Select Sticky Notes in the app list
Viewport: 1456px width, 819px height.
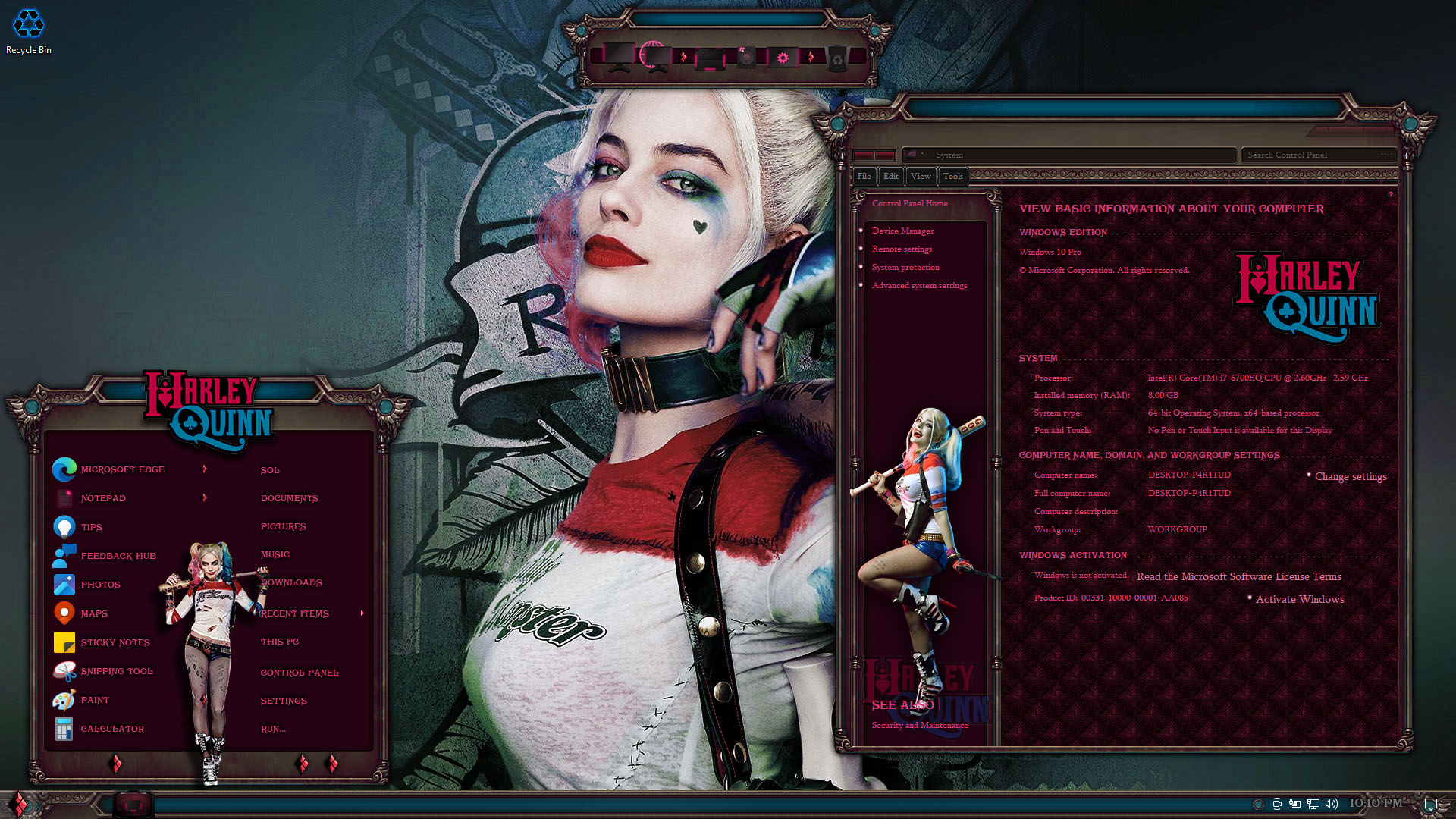coord(115,642)
